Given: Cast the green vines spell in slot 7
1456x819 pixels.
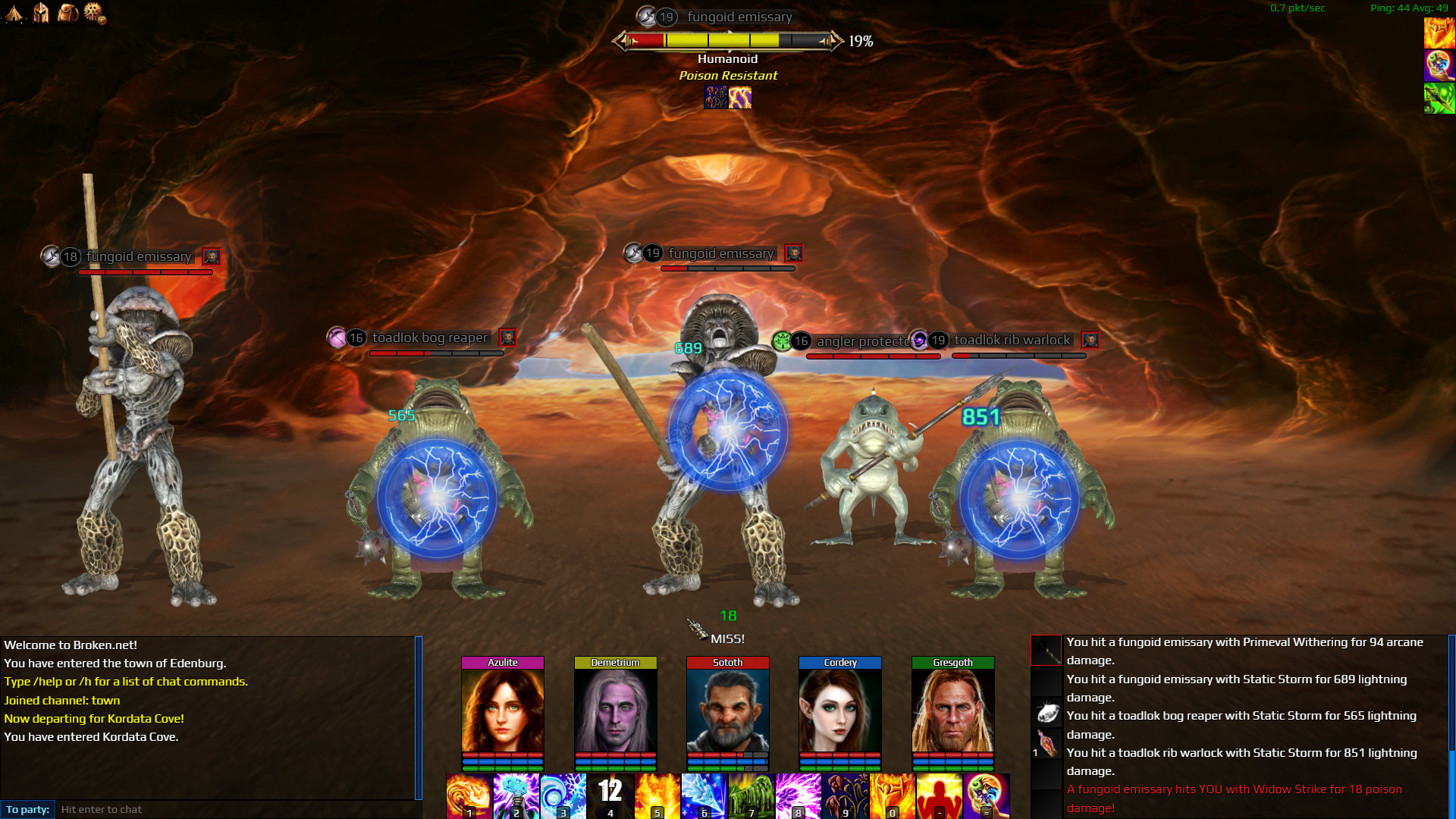Looking at the screenshot, I should (x=752, y=795).
